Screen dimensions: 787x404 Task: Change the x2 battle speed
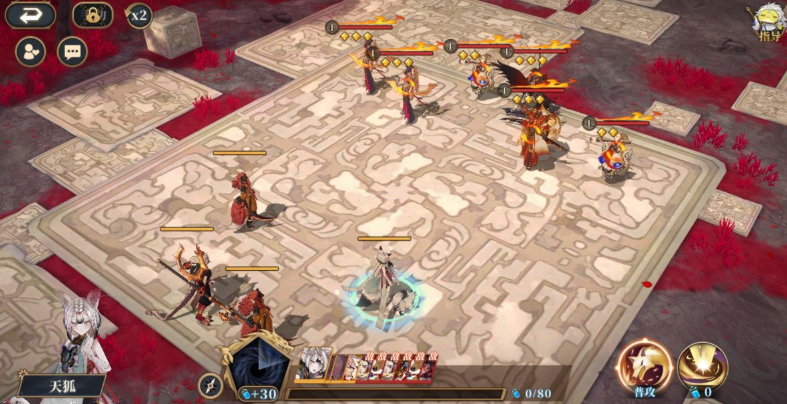click(138, 15)
